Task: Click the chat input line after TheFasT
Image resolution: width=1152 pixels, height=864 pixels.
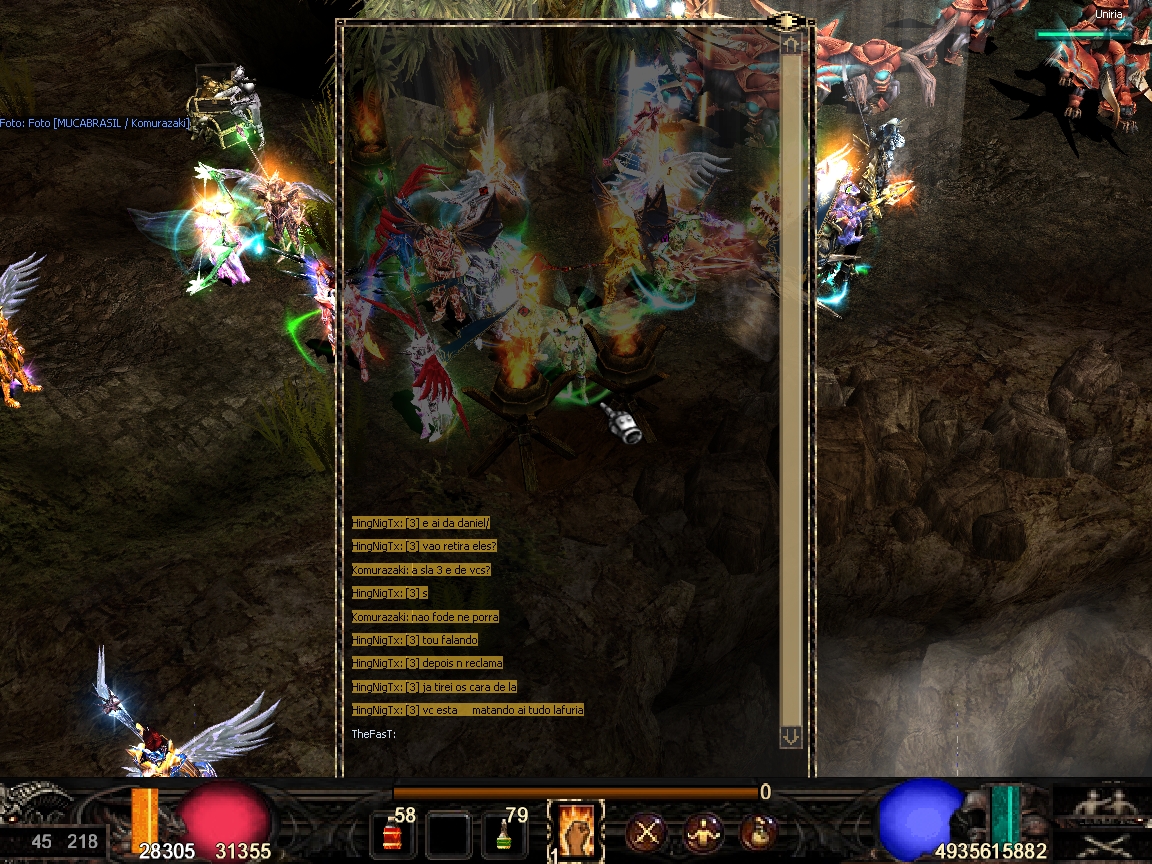Action: 560,734
